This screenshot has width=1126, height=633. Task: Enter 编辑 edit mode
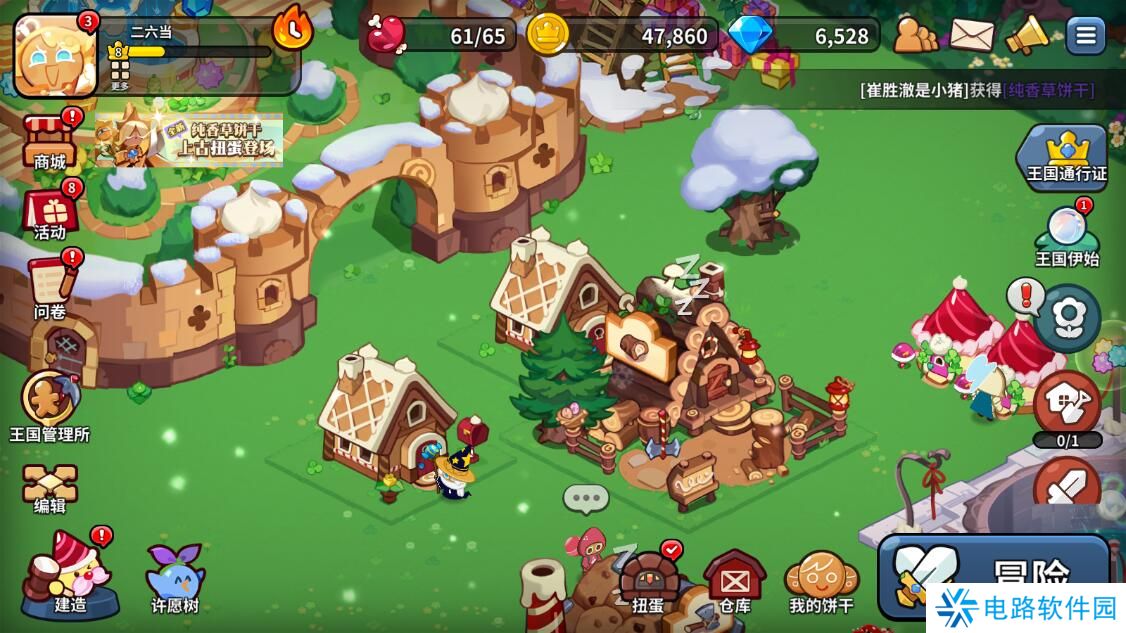pos(50,488)
